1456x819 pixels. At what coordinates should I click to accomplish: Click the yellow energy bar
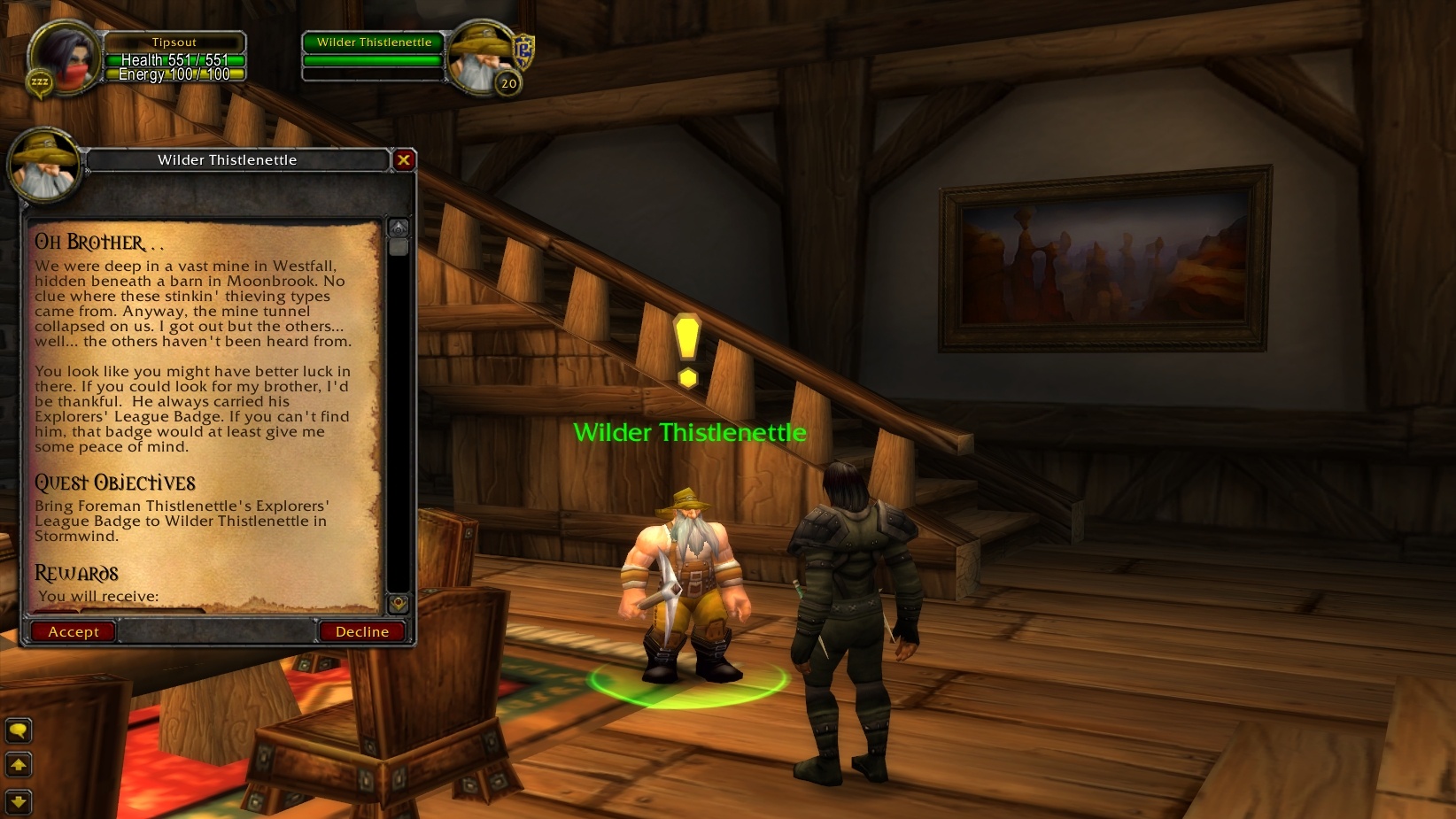pos(174,74)
